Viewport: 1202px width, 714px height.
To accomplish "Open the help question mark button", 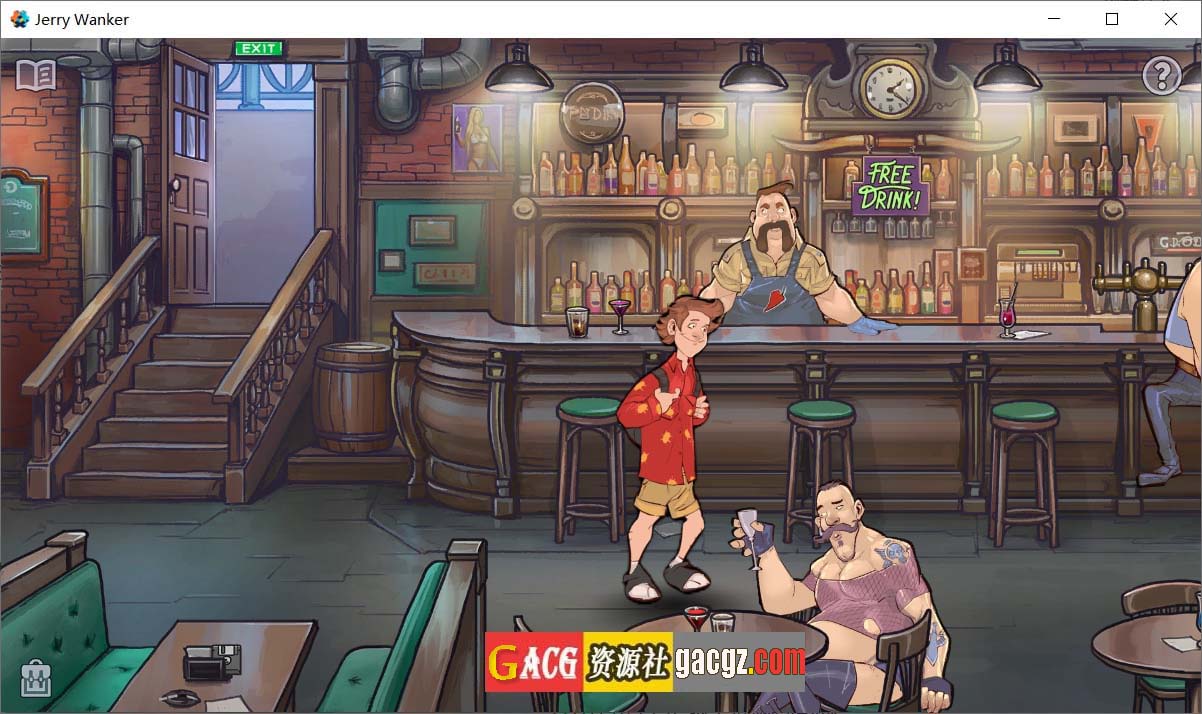I will (x=1161, y=76).
